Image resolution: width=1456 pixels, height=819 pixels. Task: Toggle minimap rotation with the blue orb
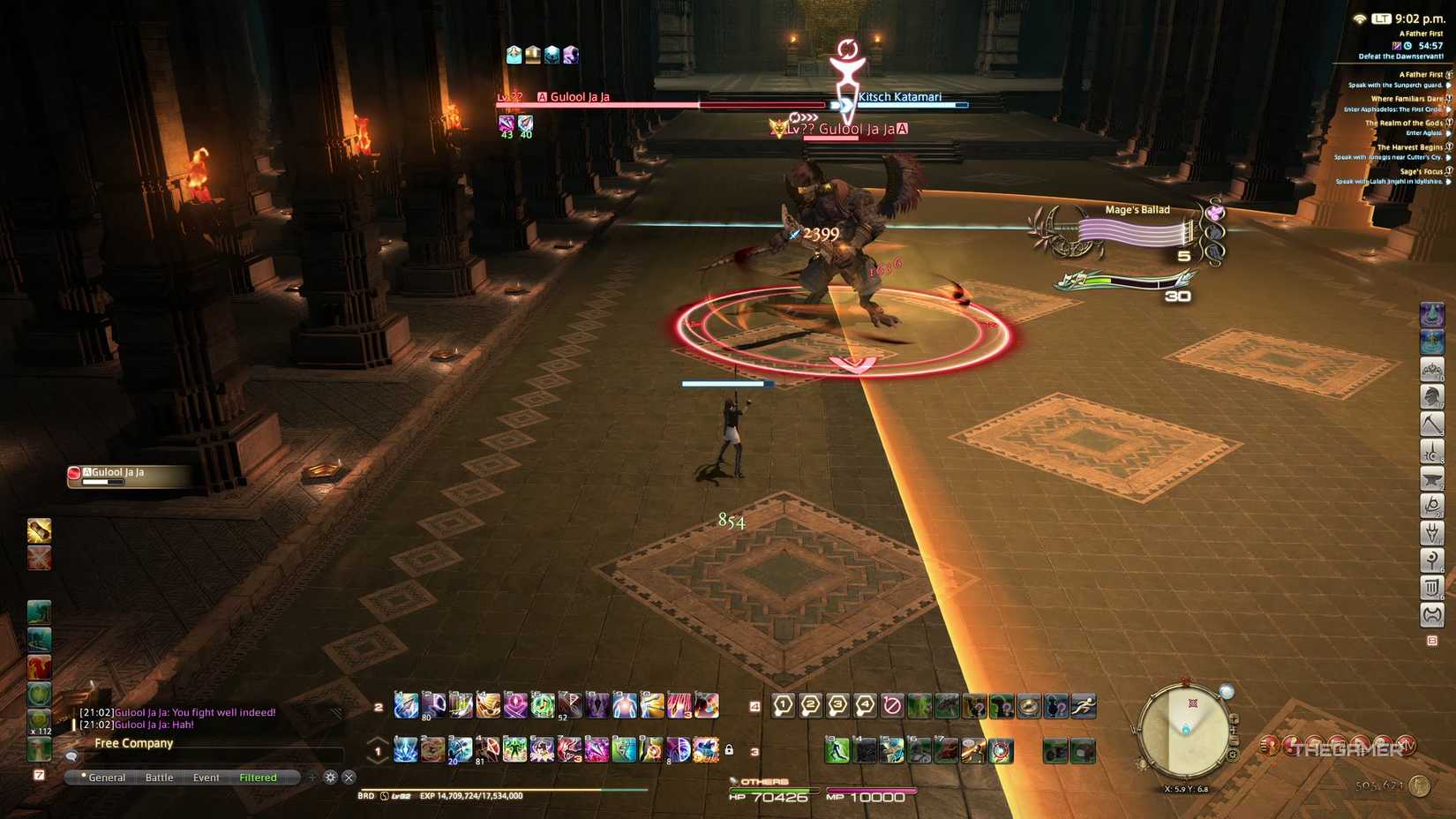[1227, 690]
